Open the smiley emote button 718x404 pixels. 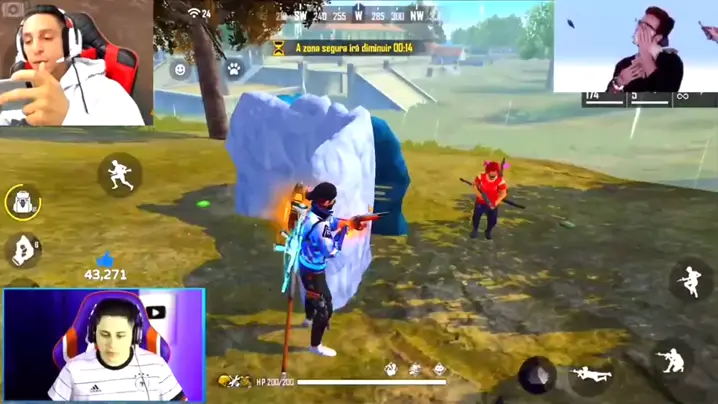coord(180,70)
